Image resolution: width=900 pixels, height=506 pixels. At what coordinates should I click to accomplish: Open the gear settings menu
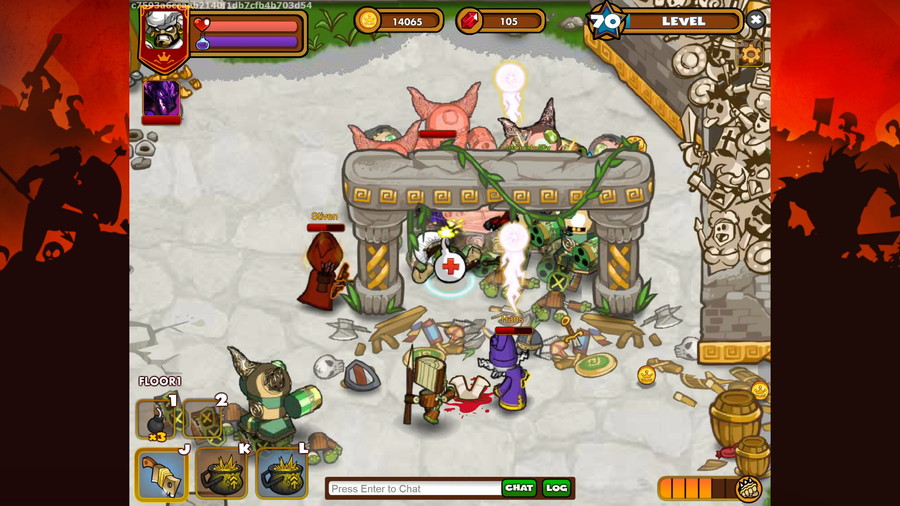(x=751, y=54)
